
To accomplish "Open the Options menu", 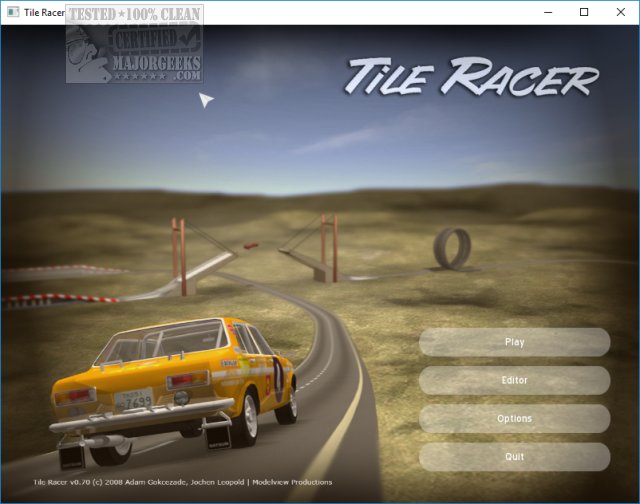I will pos(514,418).
